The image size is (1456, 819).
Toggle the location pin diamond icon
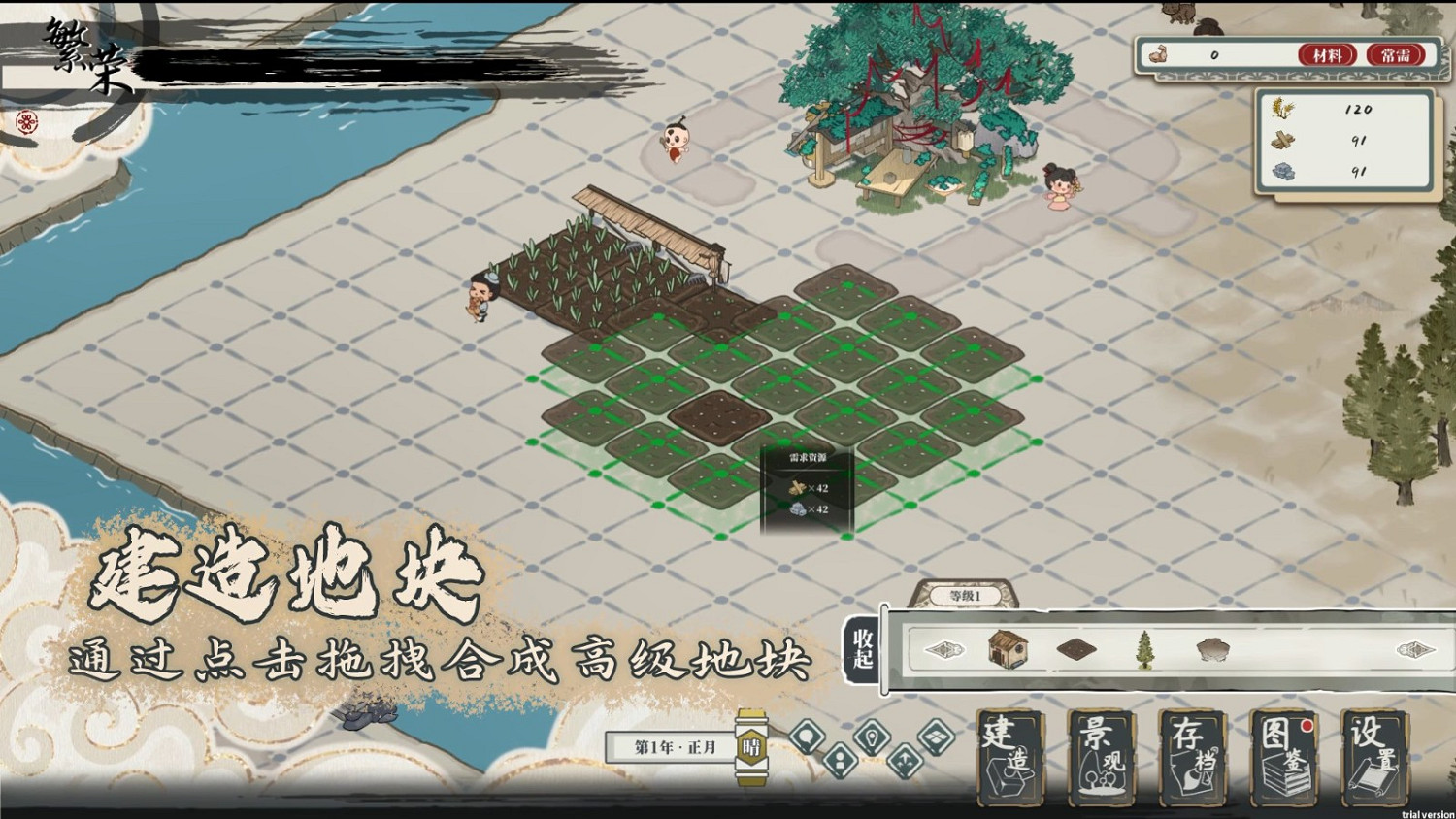[x=871, y=737]
